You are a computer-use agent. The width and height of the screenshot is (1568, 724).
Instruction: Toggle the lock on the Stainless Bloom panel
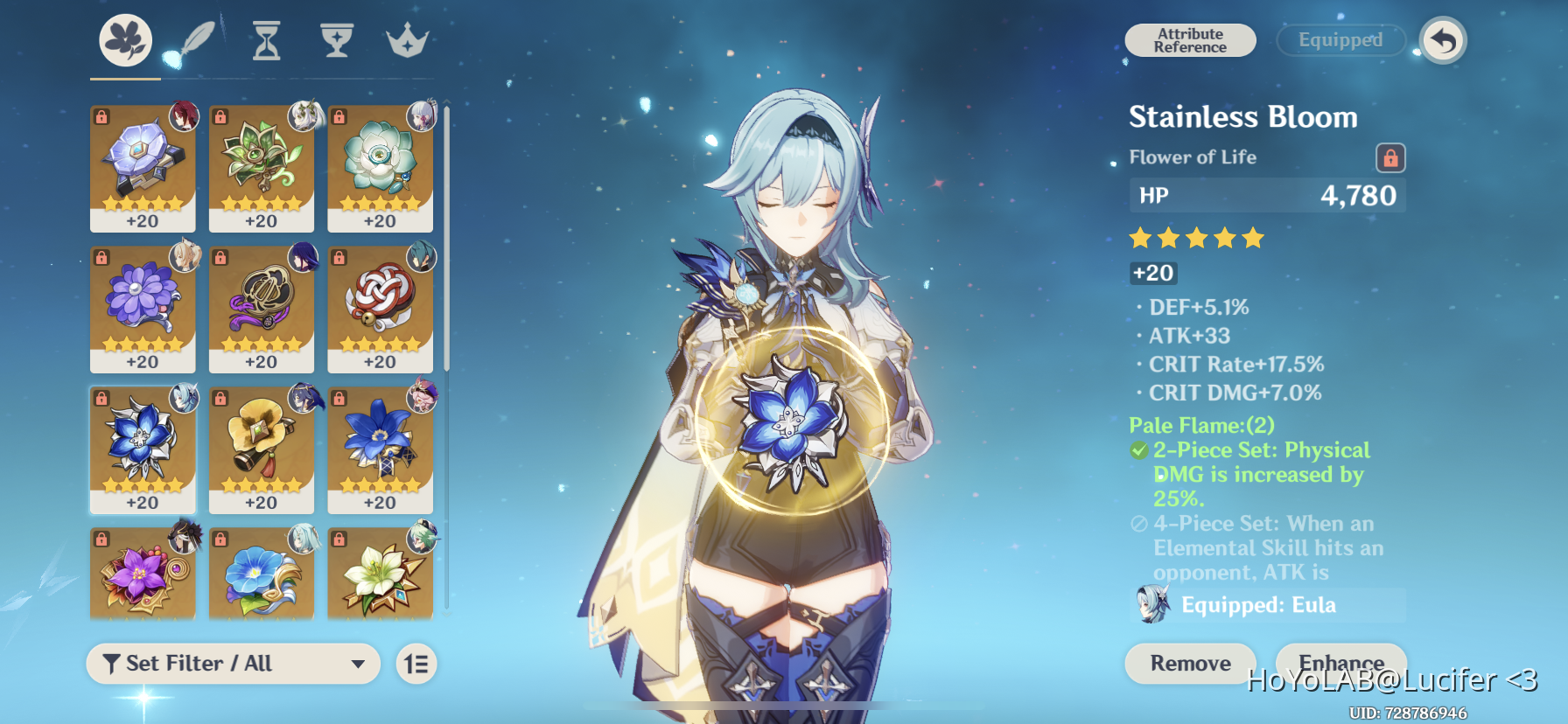1391,157
